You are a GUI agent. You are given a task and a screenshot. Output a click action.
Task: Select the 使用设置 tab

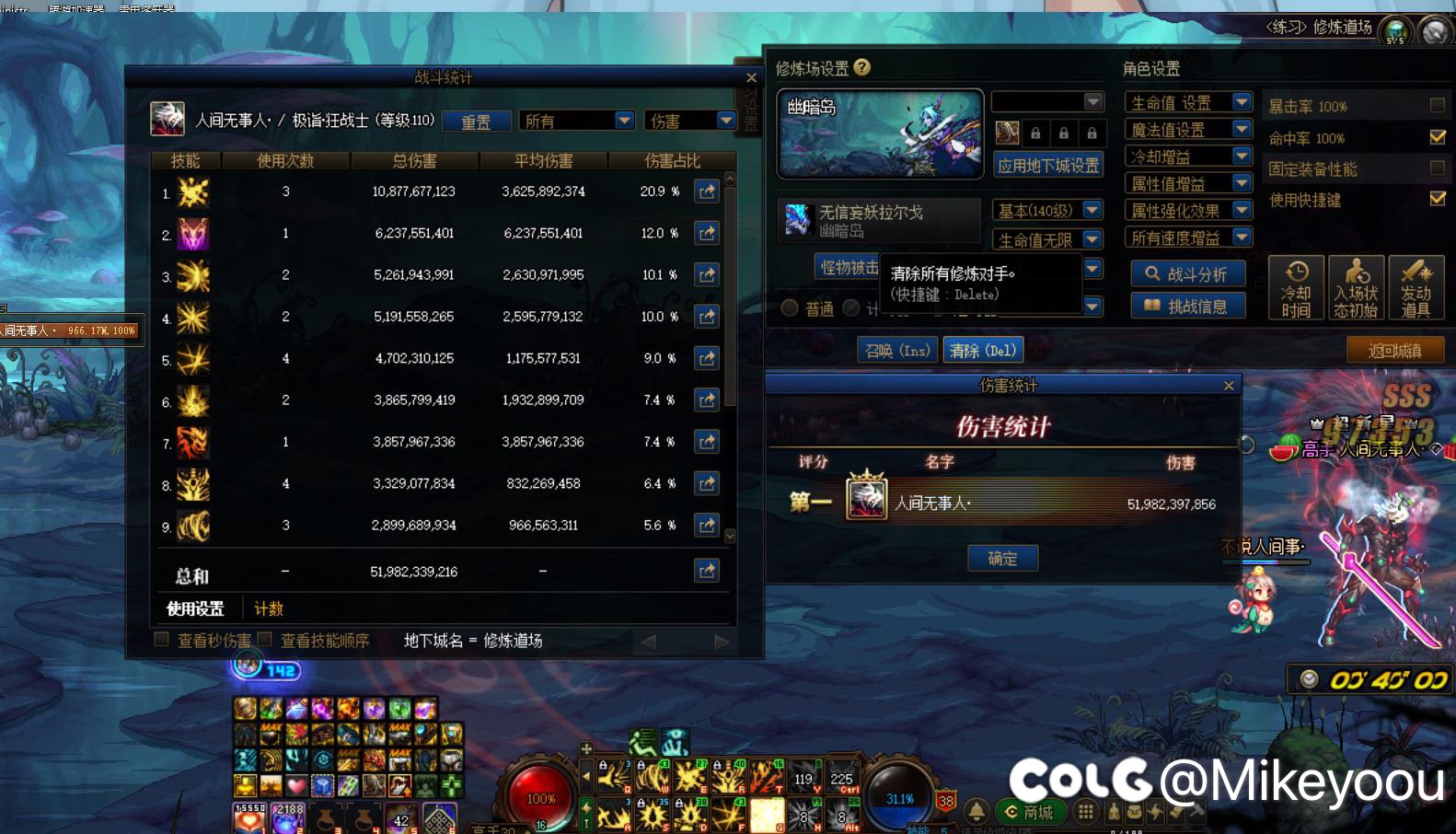pos(196,608)
